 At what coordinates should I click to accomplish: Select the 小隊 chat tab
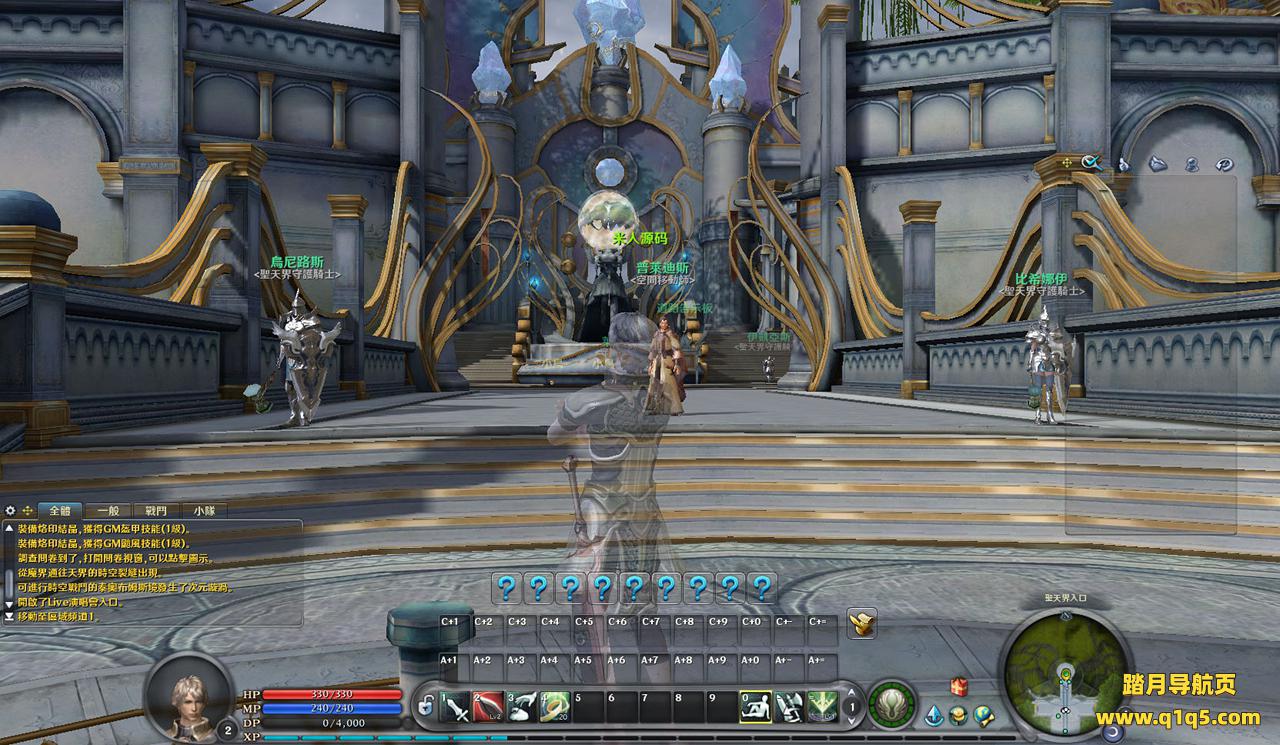[204, 510]
